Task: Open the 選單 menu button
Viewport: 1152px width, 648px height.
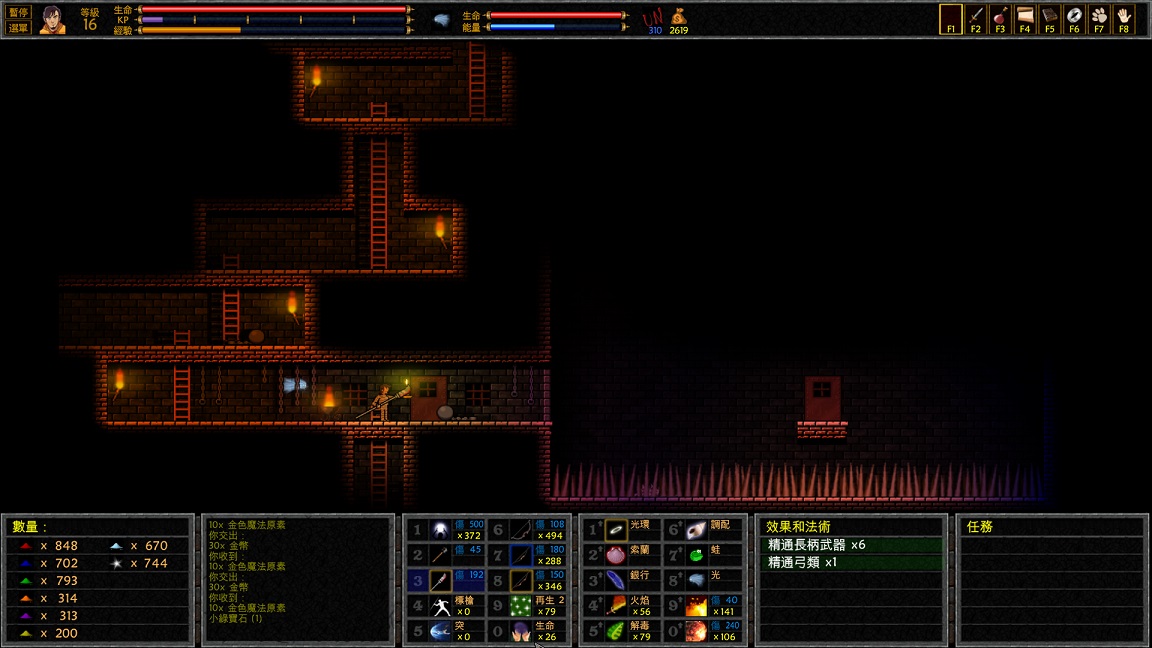Action: point(18,28)
